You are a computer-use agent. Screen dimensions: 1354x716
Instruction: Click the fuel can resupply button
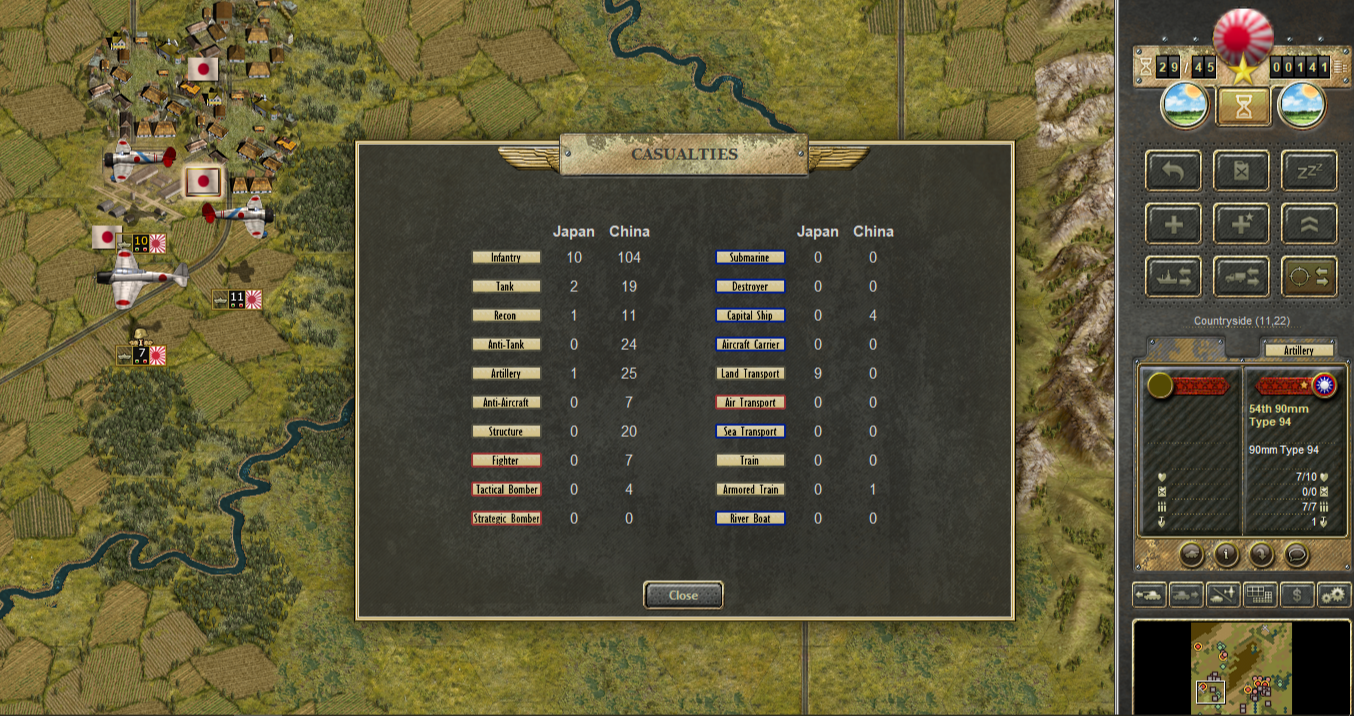(x=1242, y=171)
